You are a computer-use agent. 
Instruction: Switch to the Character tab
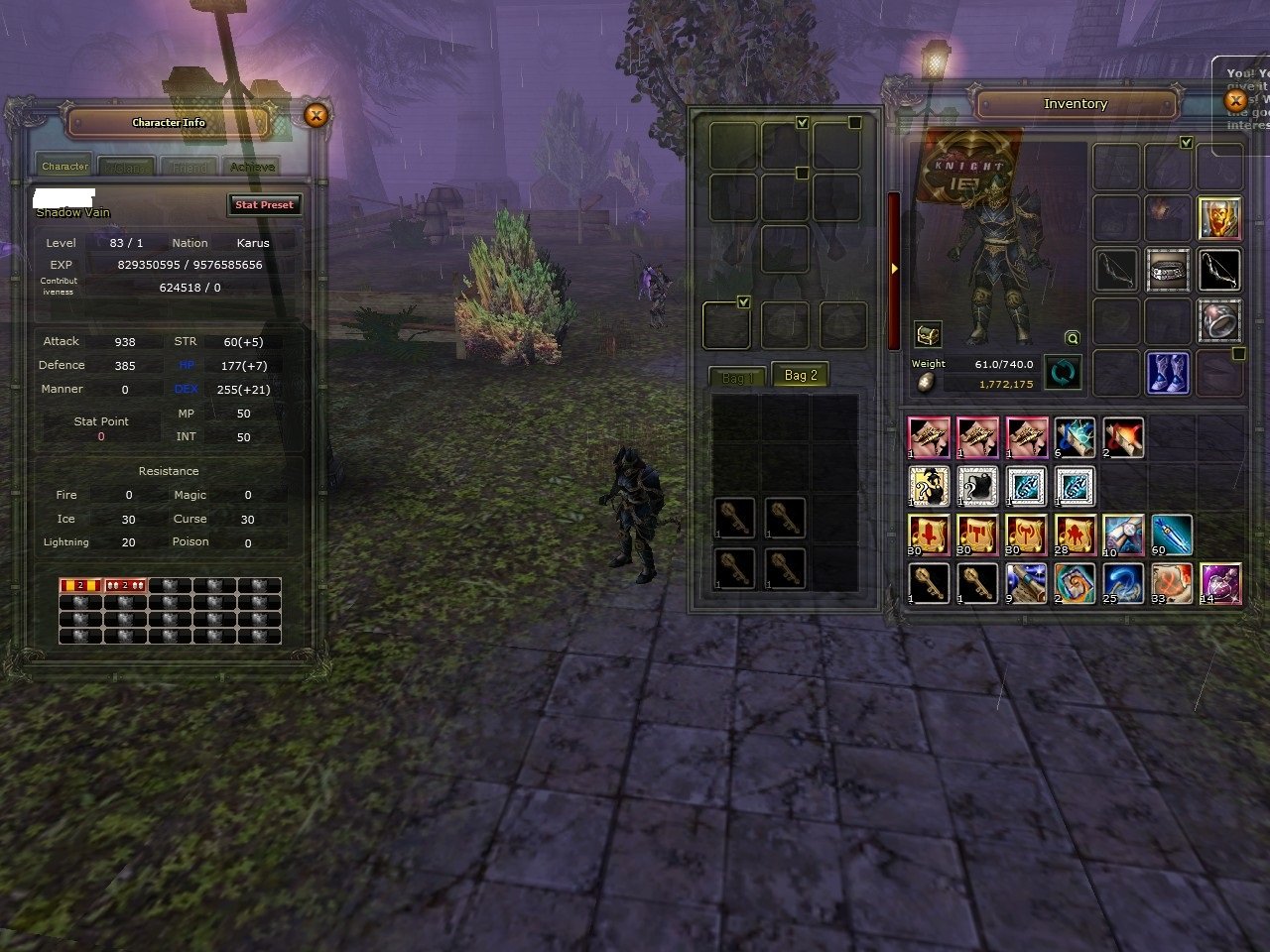64,167
